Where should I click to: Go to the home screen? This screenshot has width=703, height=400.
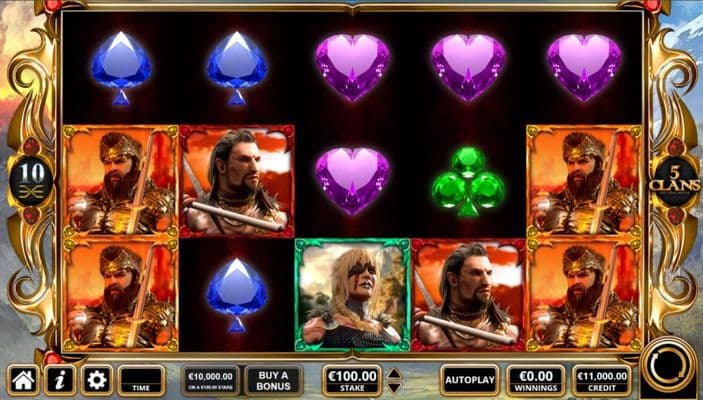click(23, 380)
